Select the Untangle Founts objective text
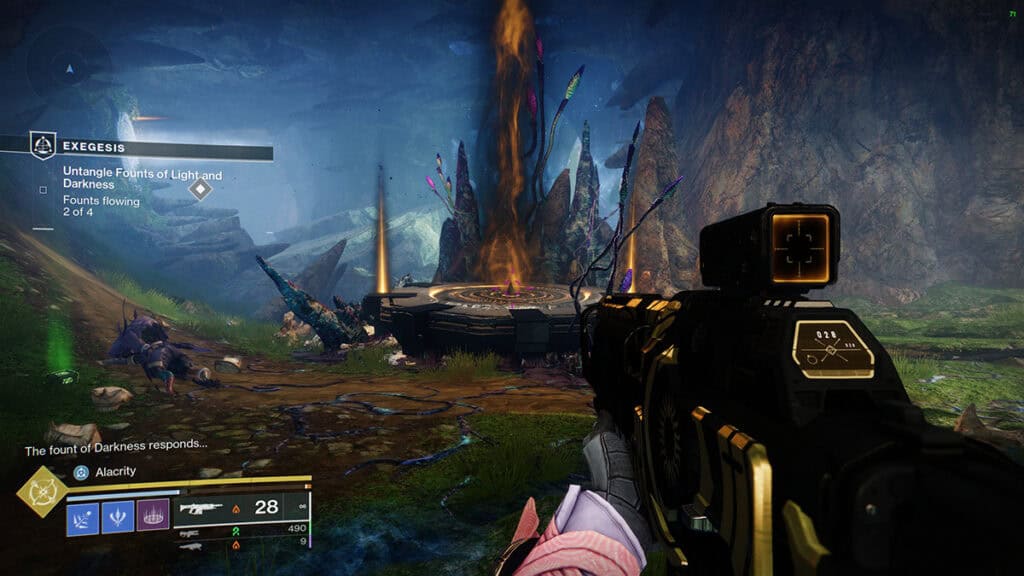This screenshot has height=576, width=1024. pyautogui.click(x=142, y=177)
